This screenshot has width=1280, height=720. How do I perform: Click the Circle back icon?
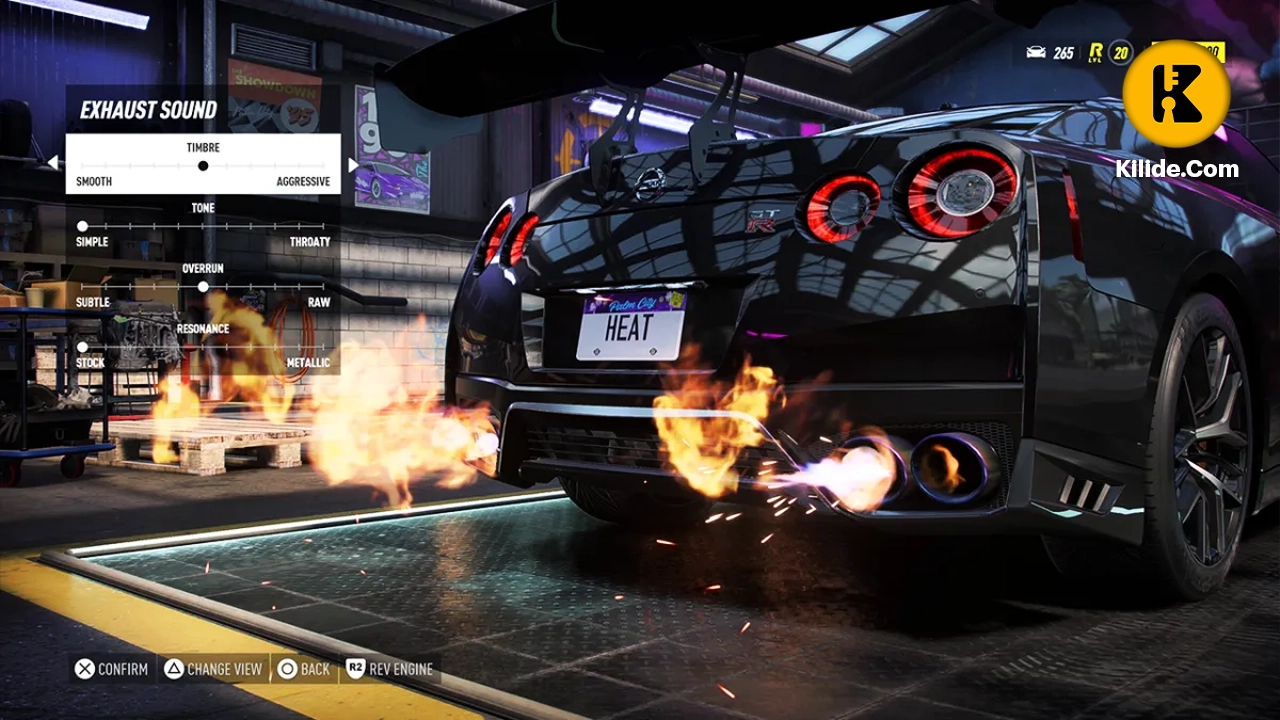coord(286,669)
